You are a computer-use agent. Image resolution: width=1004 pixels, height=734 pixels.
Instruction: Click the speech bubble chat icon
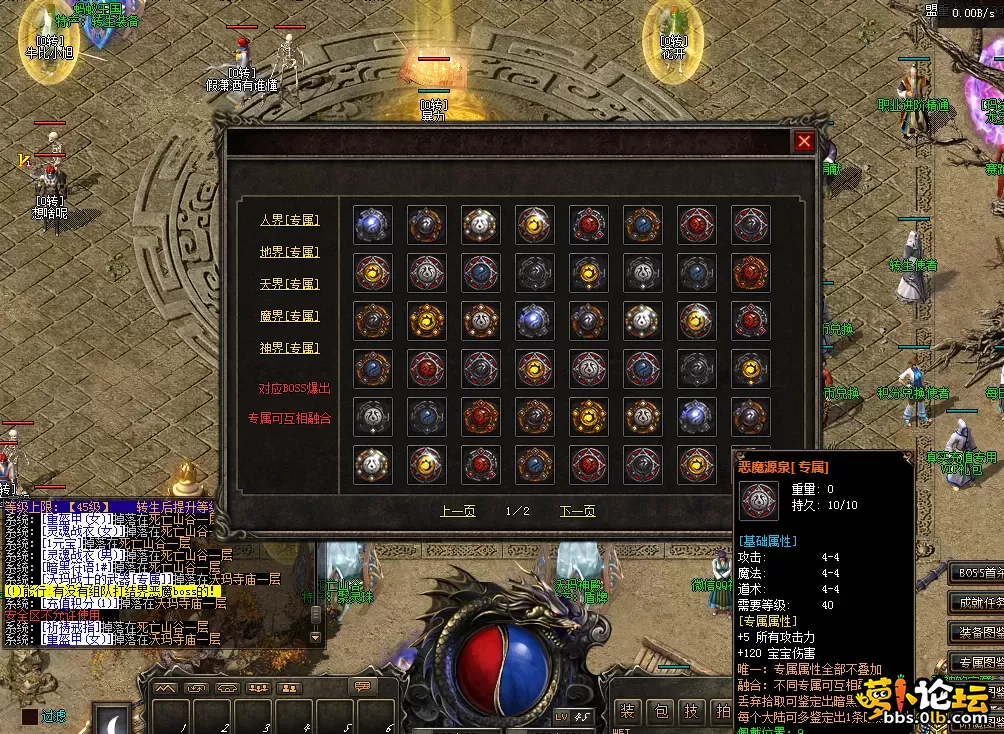361,687
